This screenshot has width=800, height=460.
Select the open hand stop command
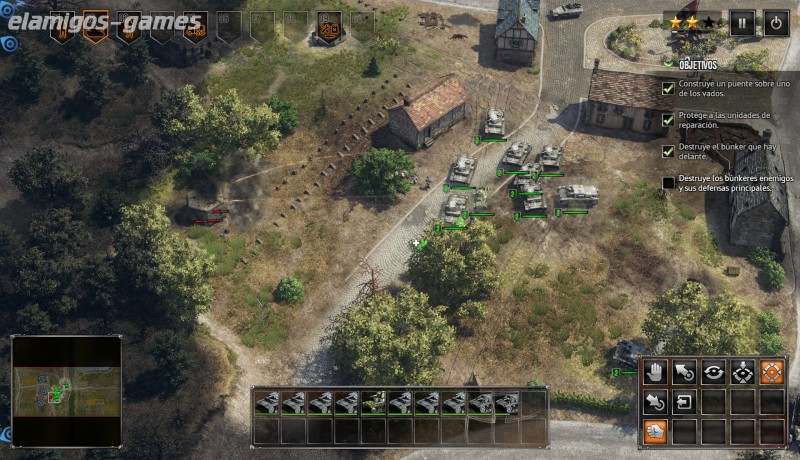(655, 373)
